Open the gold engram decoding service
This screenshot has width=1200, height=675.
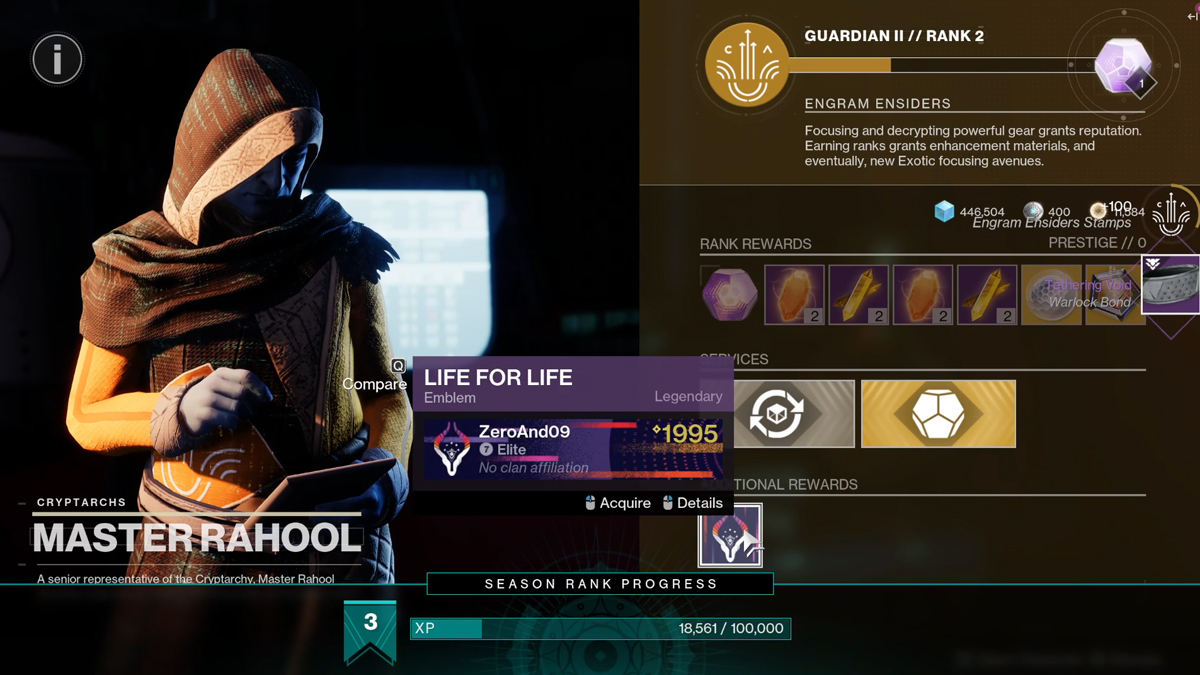(938, 414)
